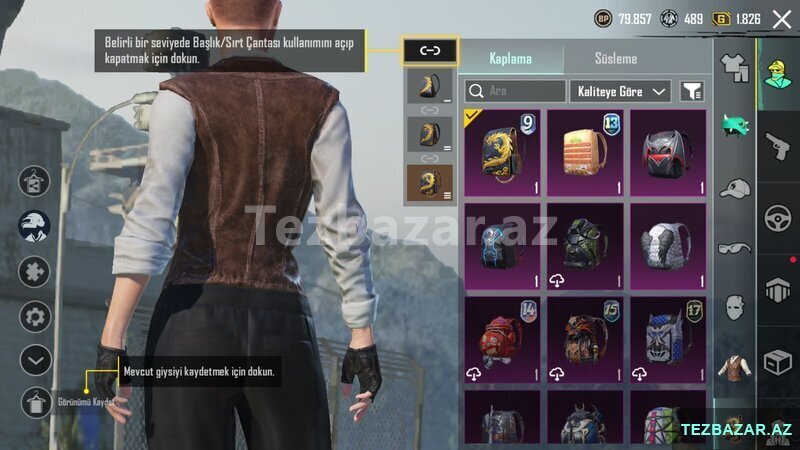Viewport: 800px width, 450px height.
Task: Switch to the Kaplama tab
Action: point(510,59)
